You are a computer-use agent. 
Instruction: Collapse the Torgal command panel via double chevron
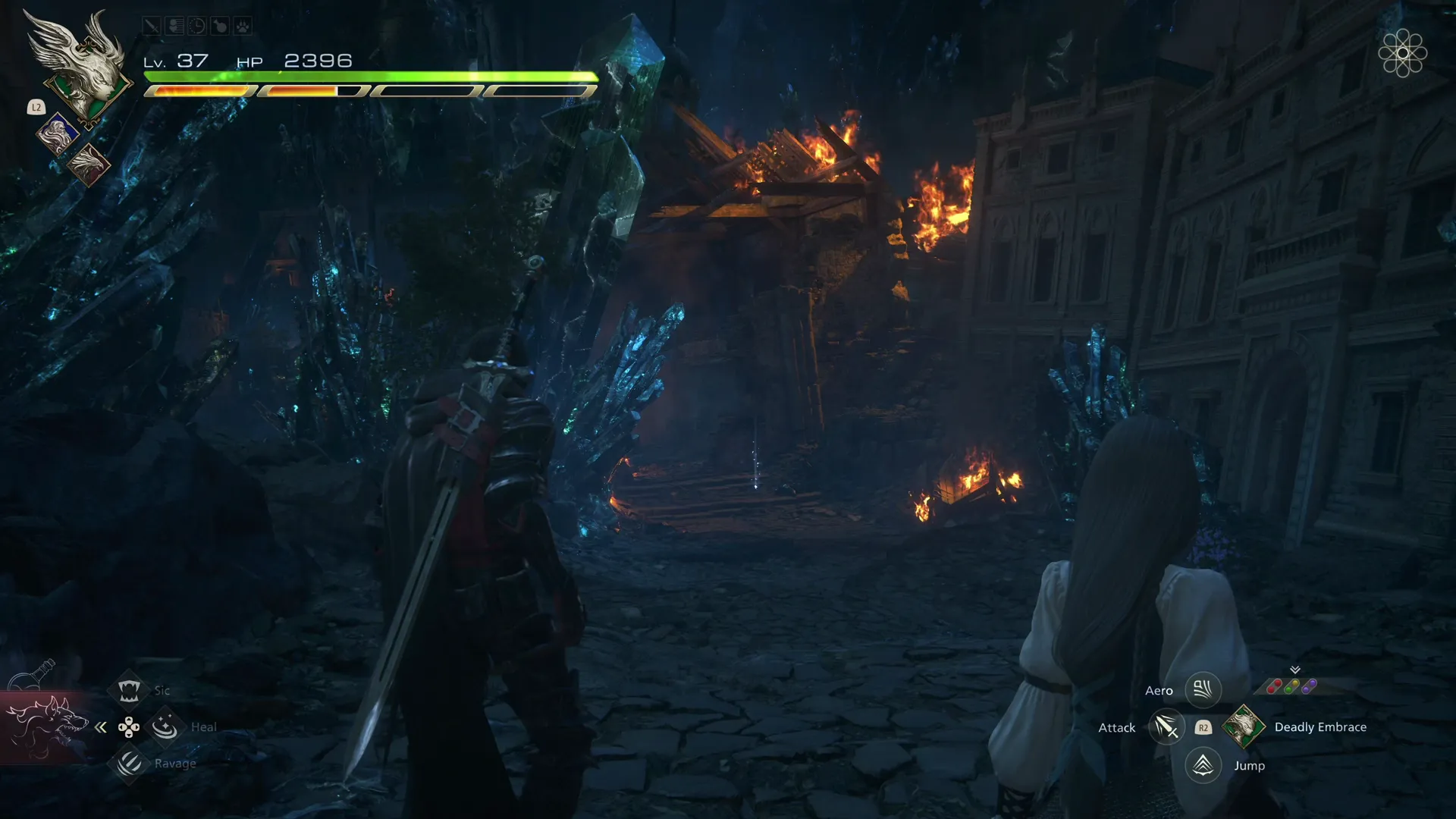coord(100,727)
